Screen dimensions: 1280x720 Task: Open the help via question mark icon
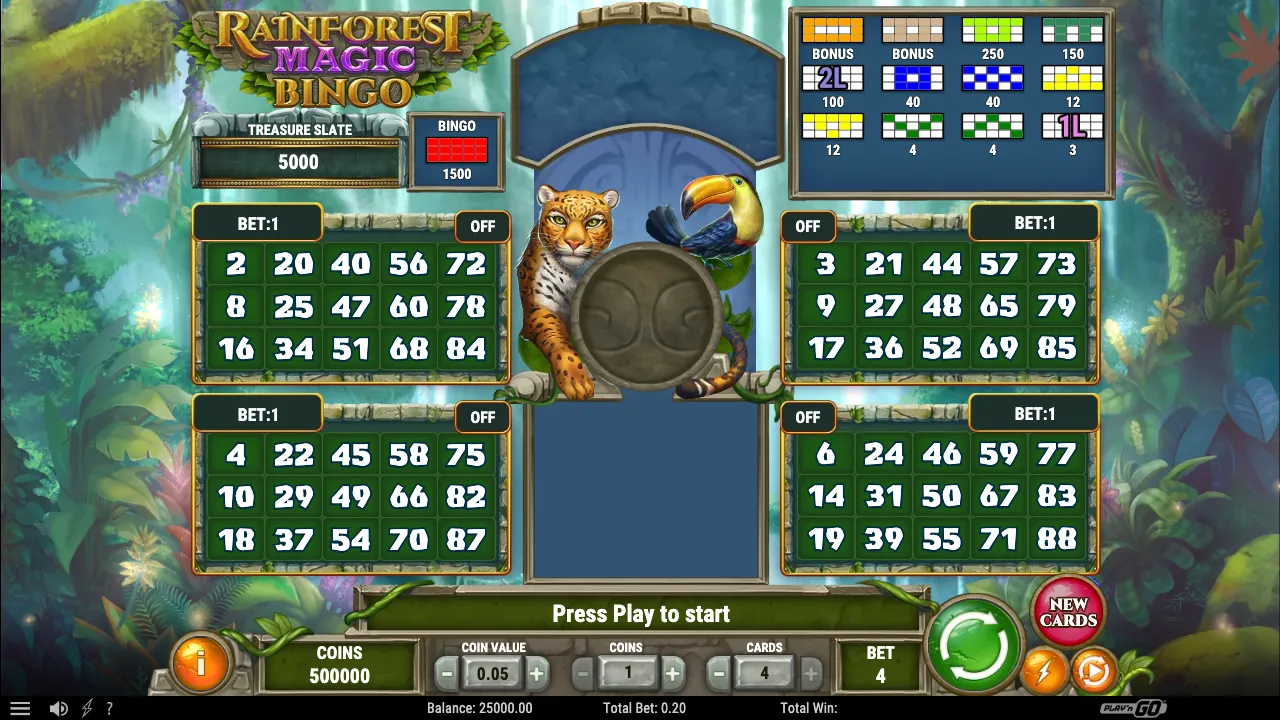(x=110, y=708)
